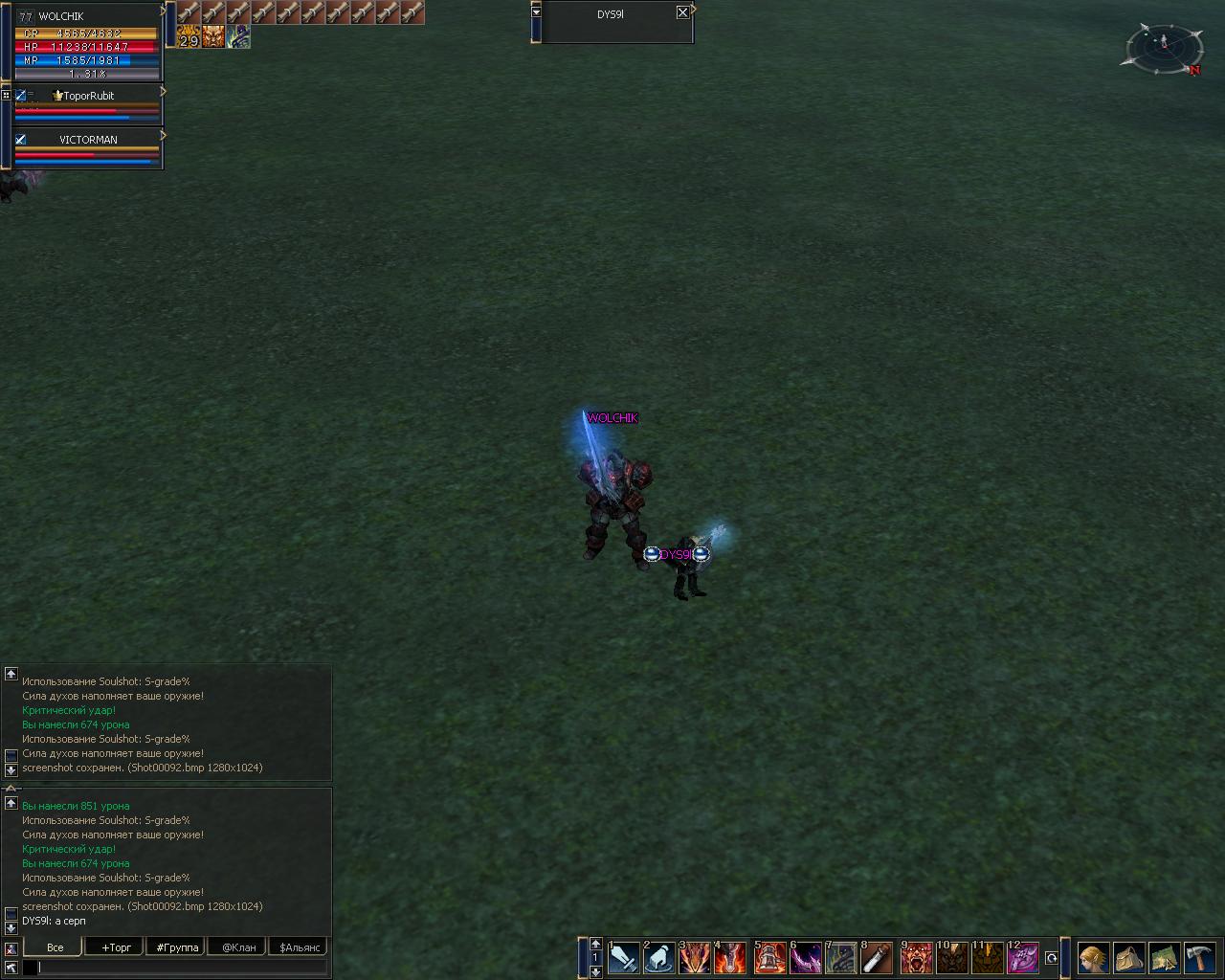
Task: Open the character status head icon
Action: [1093, 958]
